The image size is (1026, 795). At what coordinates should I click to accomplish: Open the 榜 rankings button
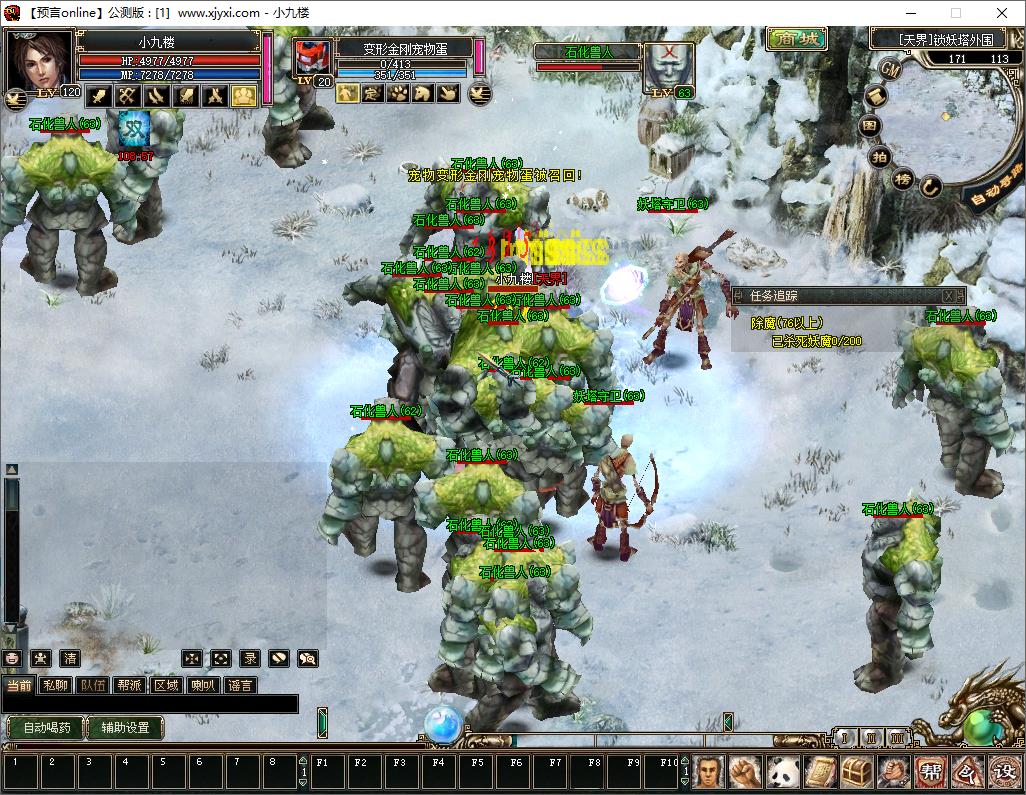click(x=903, y=179)
